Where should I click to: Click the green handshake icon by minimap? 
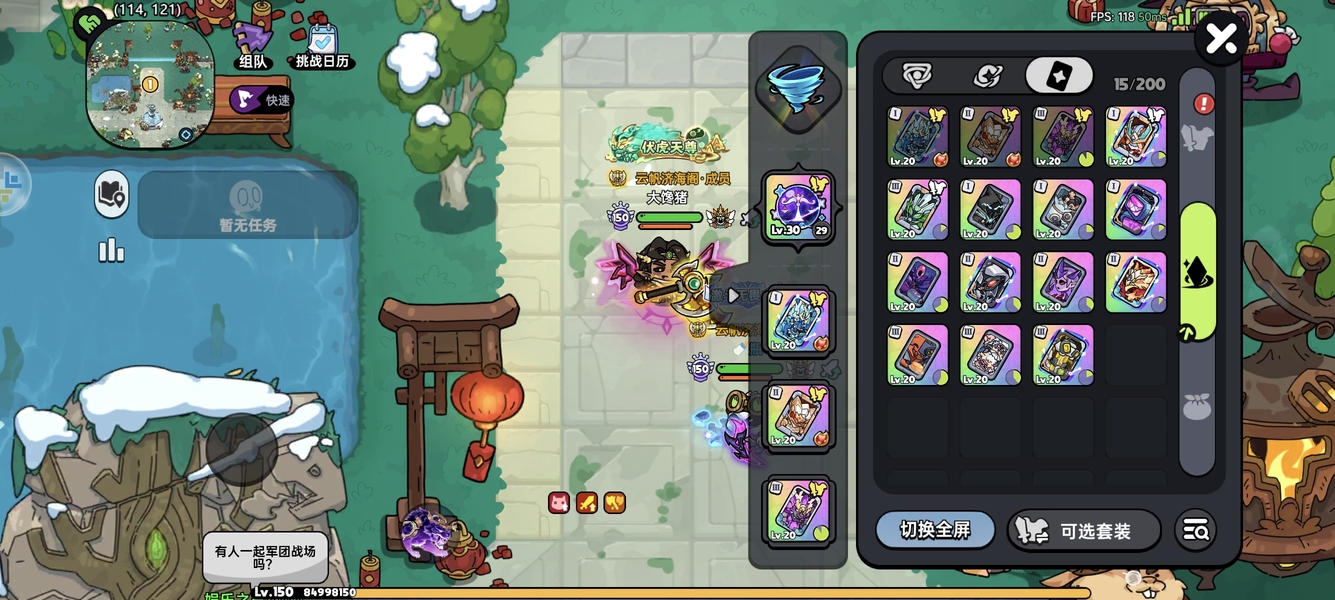pyautogui.click(x=90, y=22)
